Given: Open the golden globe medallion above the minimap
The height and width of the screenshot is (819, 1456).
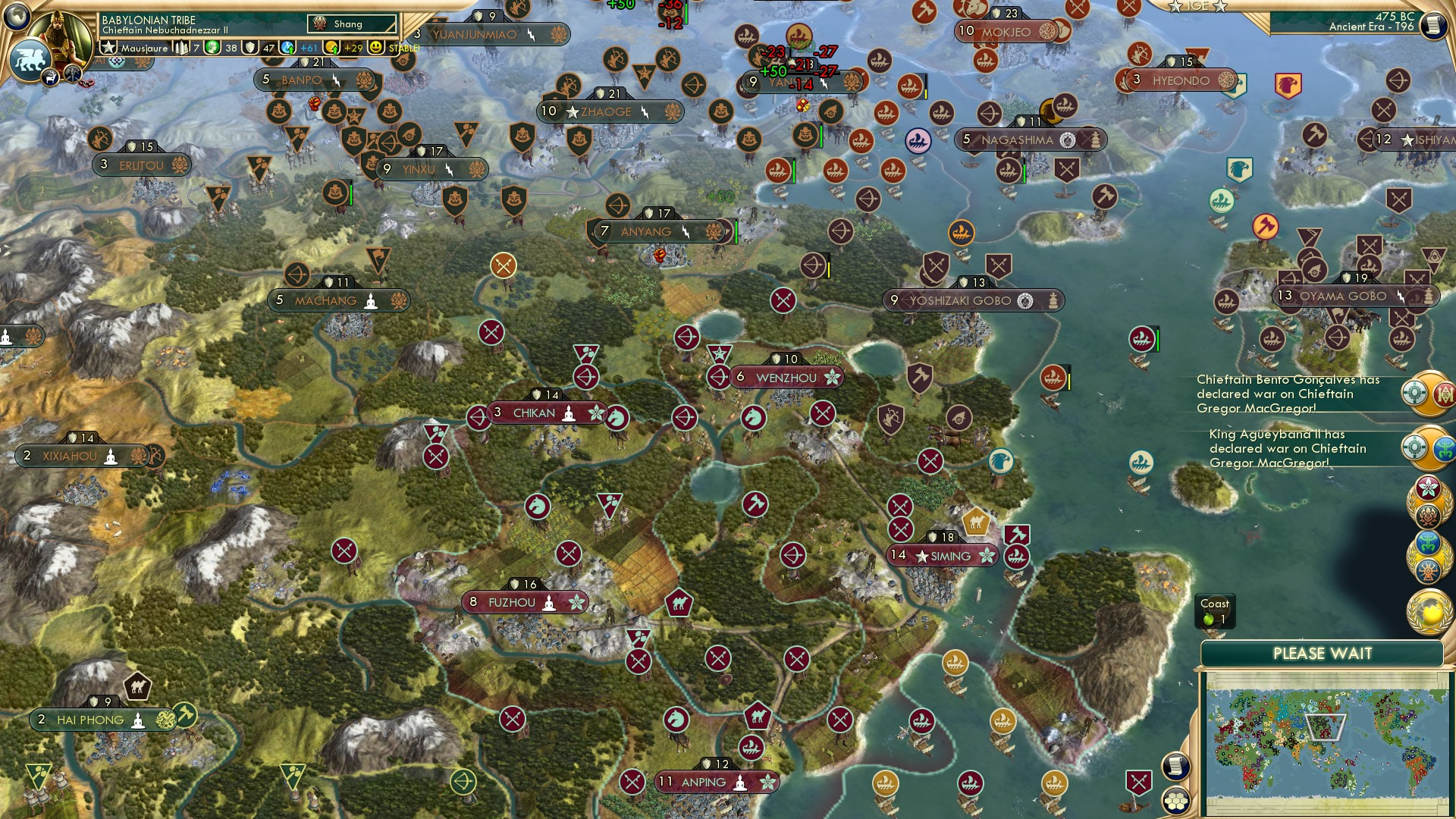Looking at the screenshot, I should point(1430,610).
